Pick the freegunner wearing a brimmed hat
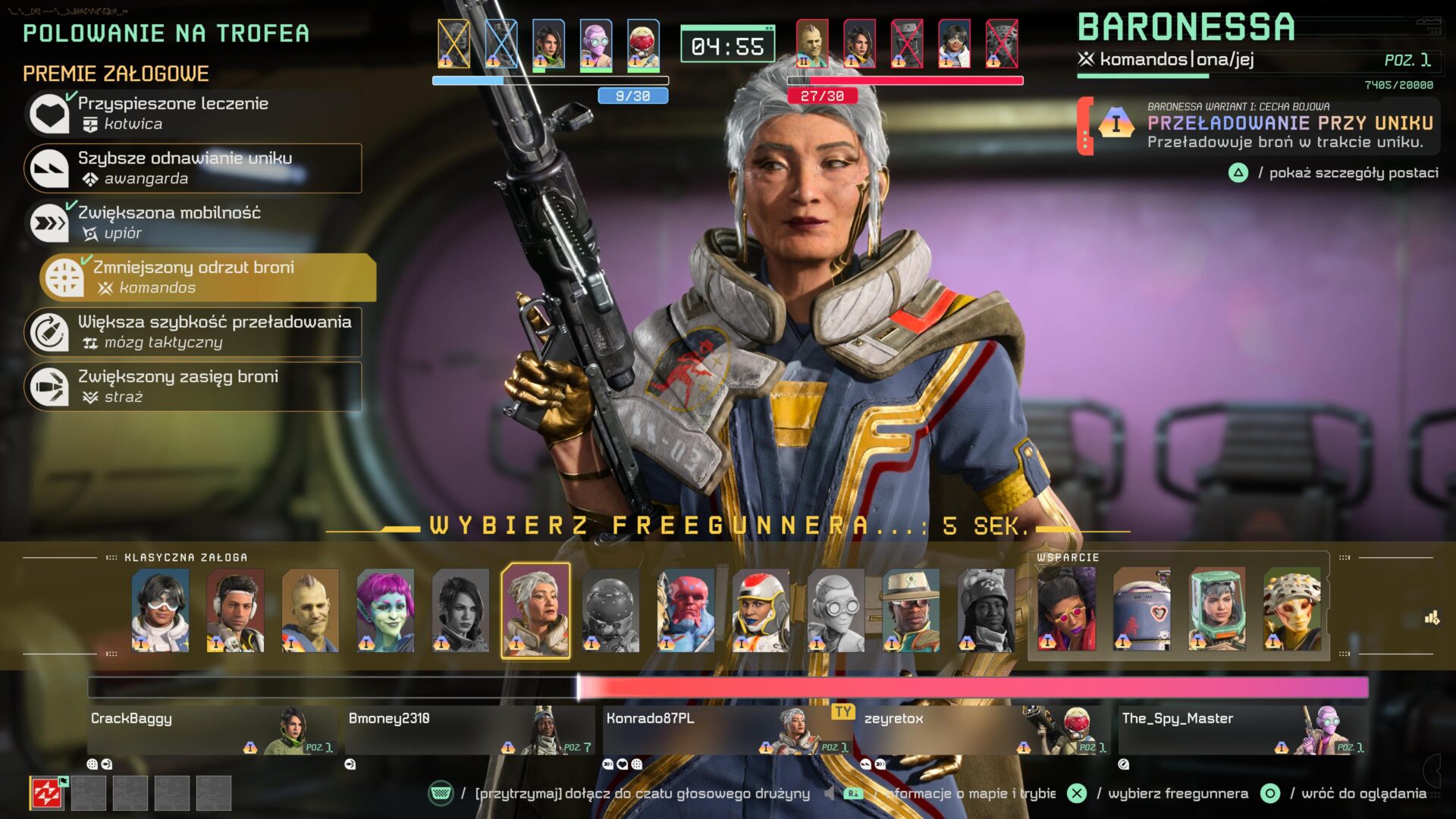 click(911, 610)
